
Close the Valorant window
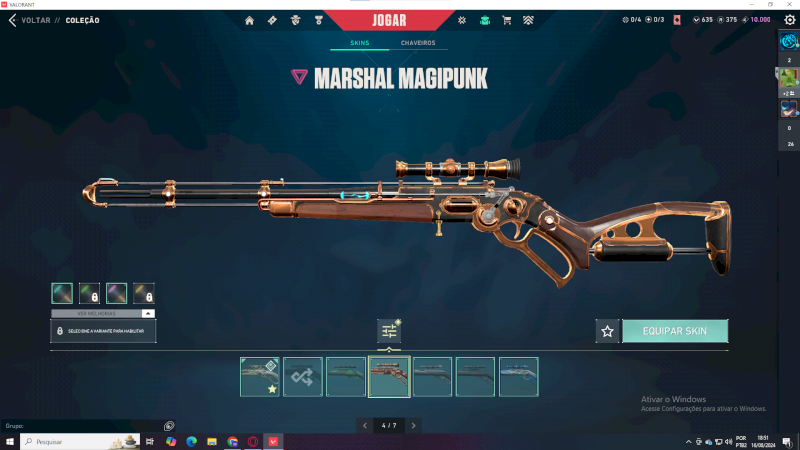[789, 5]
